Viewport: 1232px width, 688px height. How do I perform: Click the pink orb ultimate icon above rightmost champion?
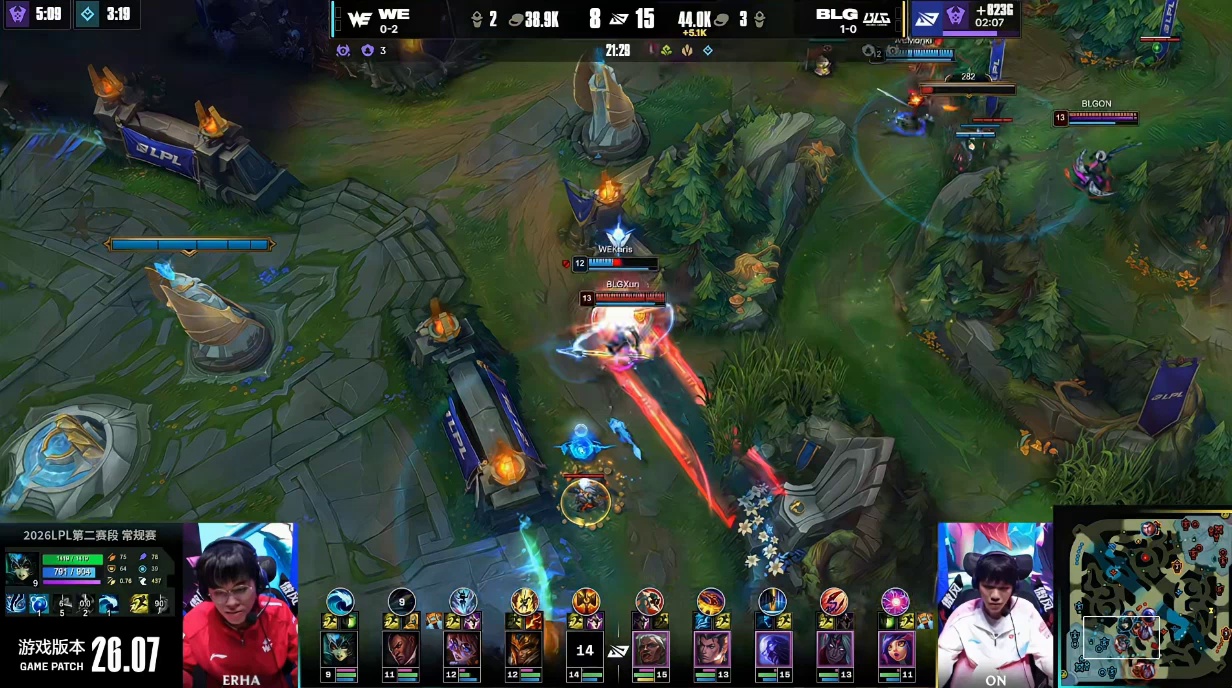pos(894,601)
